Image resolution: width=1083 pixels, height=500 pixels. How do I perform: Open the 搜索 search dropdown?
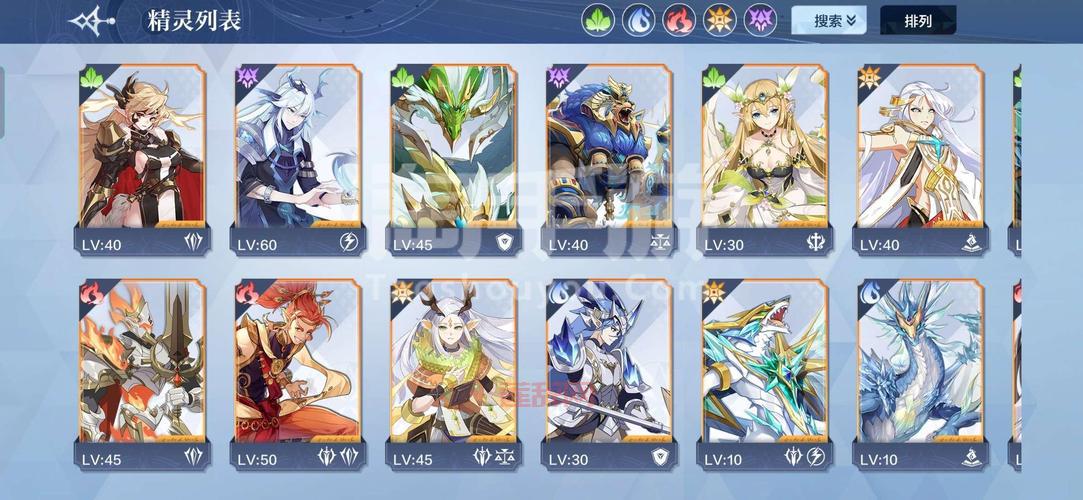pos(829,20)
